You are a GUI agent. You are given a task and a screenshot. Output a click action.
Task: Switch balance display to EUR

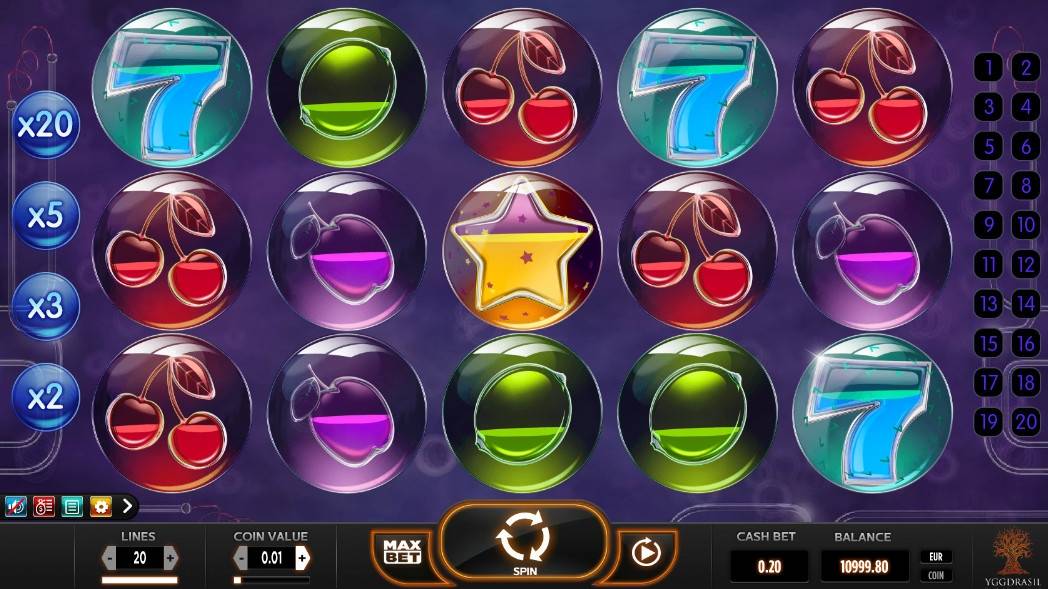pos(937,556)
